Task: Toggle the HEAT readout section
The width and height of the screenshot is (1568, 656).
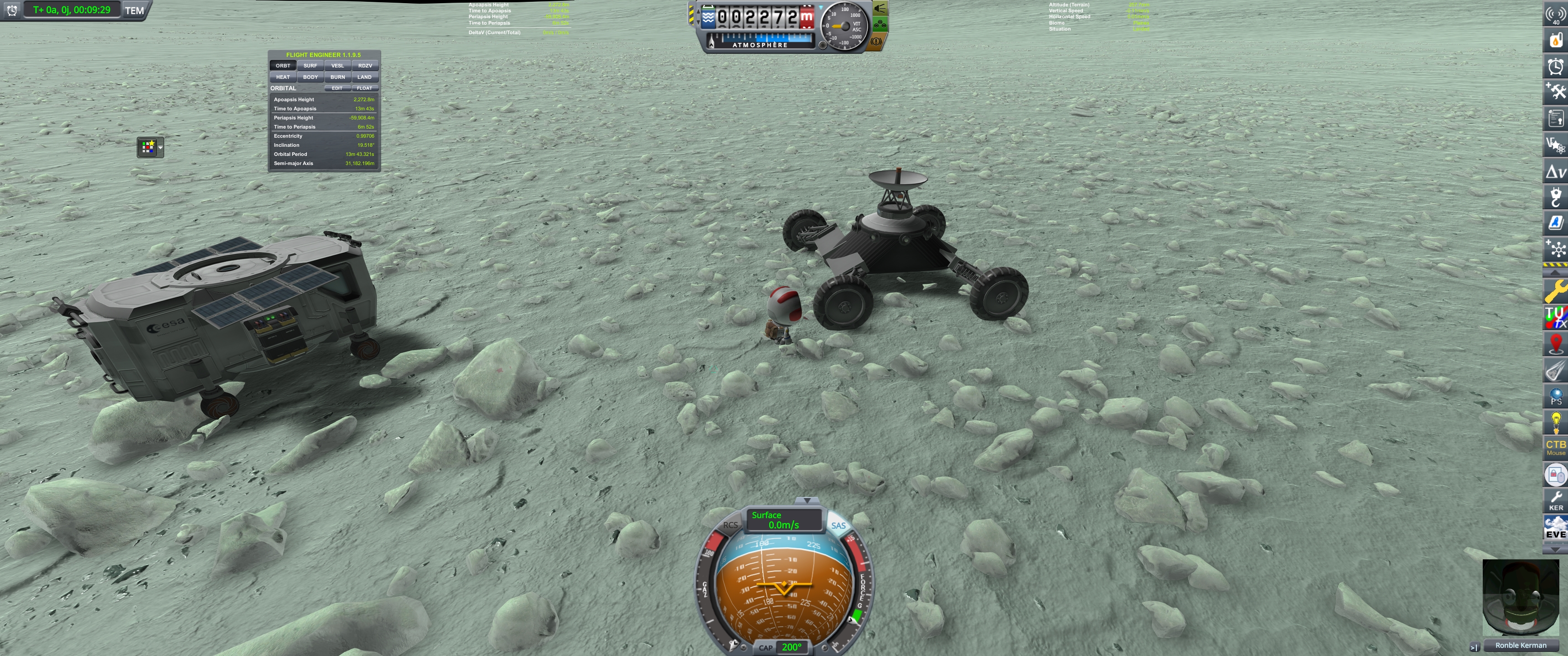Action: coord(283,77)
